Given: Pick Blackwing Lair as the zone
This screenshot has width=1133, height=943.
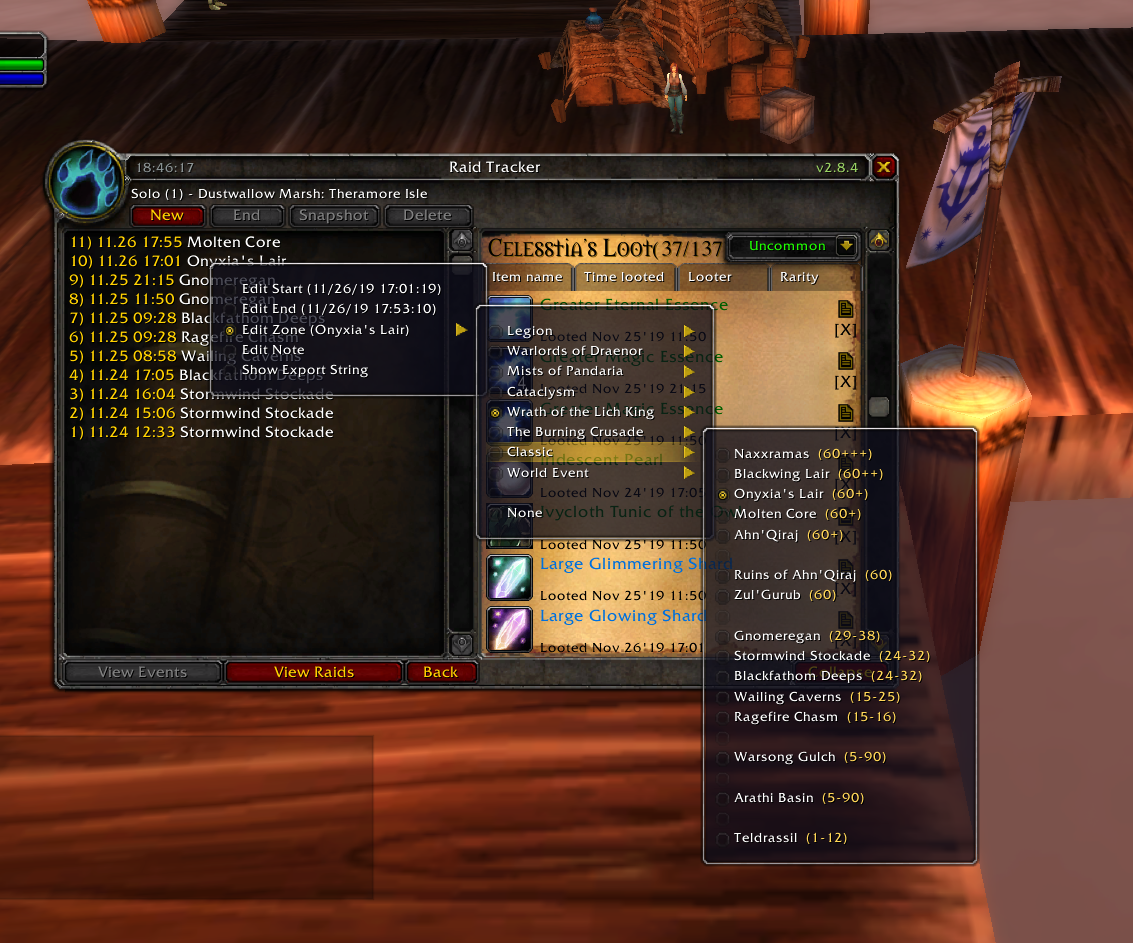Looking at the screenshot, I should [x=781, y=474].
